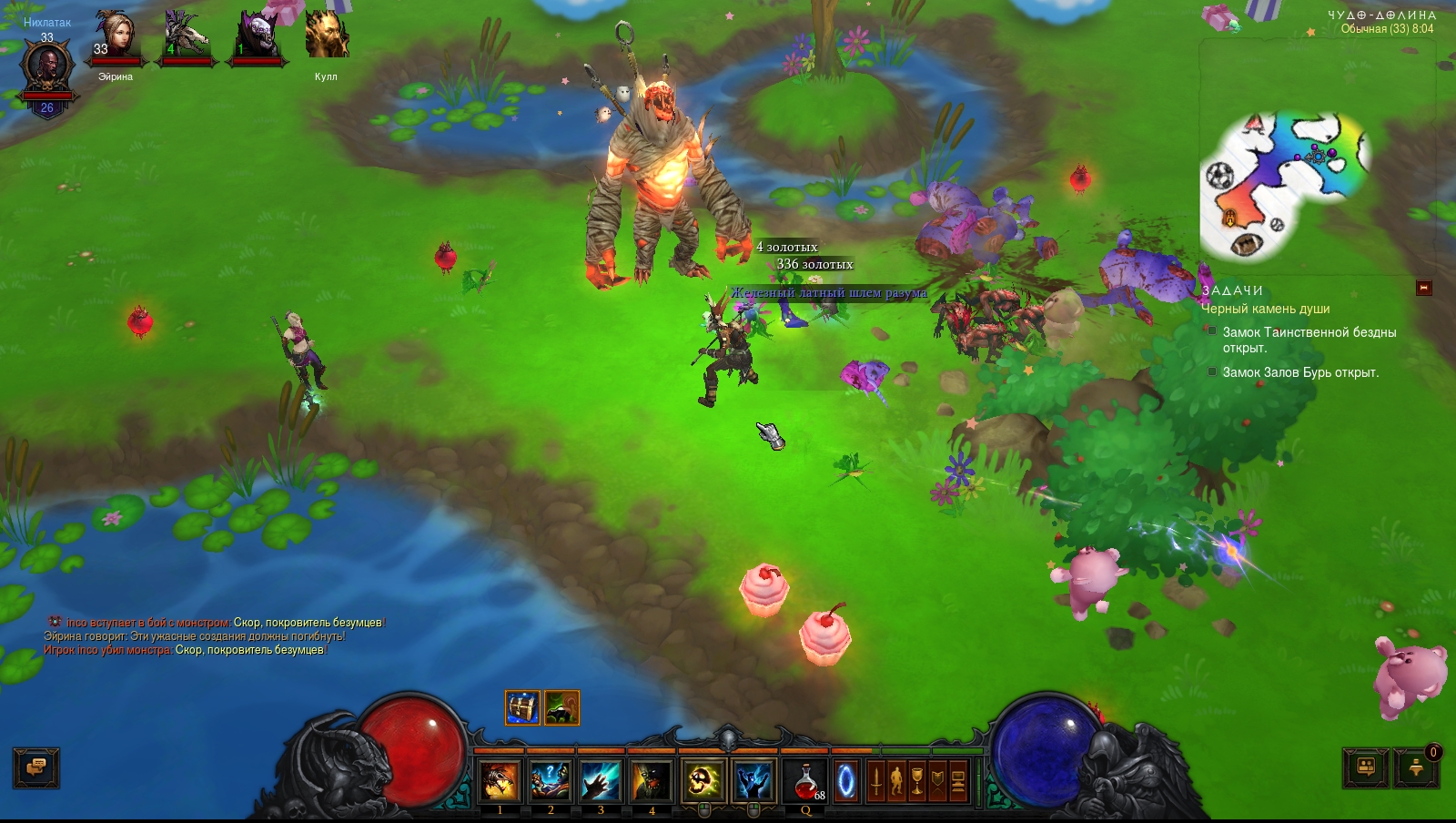The image size is (1456, 823).
Task: Click the treasure chest buff icon
Action: coord(522,707)
